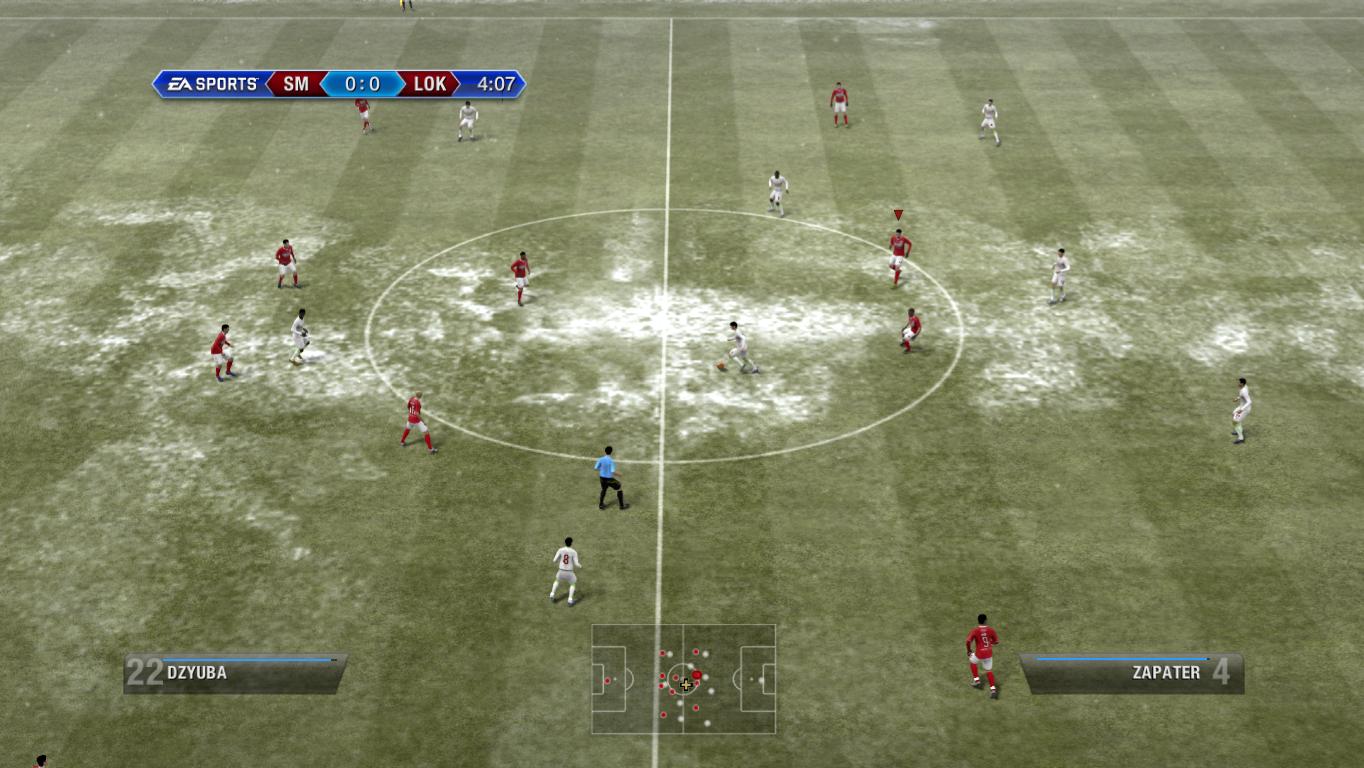Click the highlighted player marker on the radar
This screenshot has height=768, width=1364.
click(x=697, y=674)
